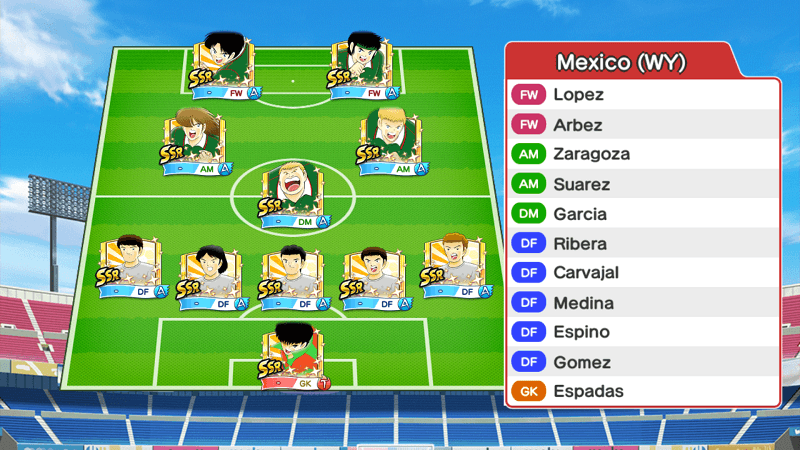This screenshot has height=450, width=800.
Task: Select the blond-haired AM player card
Action: [391, 142]
